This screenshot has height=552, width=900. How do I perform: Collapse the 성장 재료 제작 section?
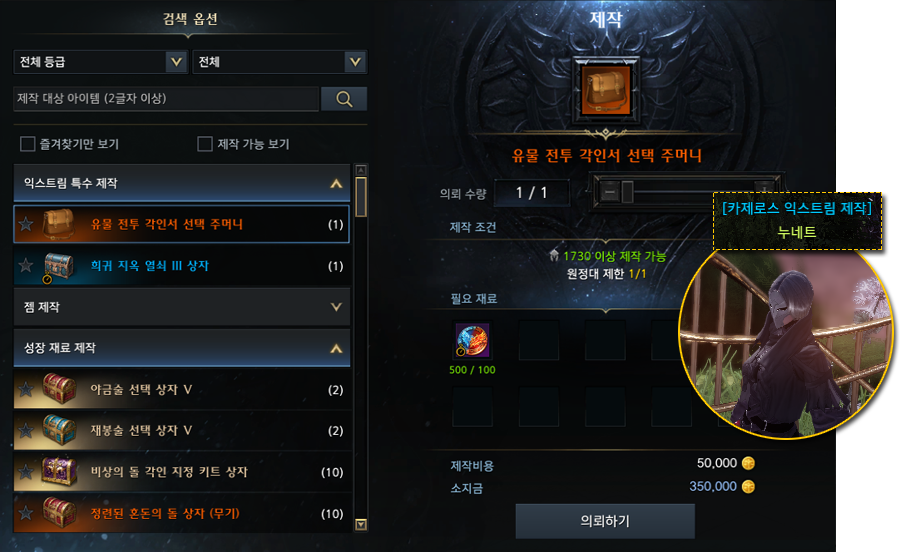(336, 348)
